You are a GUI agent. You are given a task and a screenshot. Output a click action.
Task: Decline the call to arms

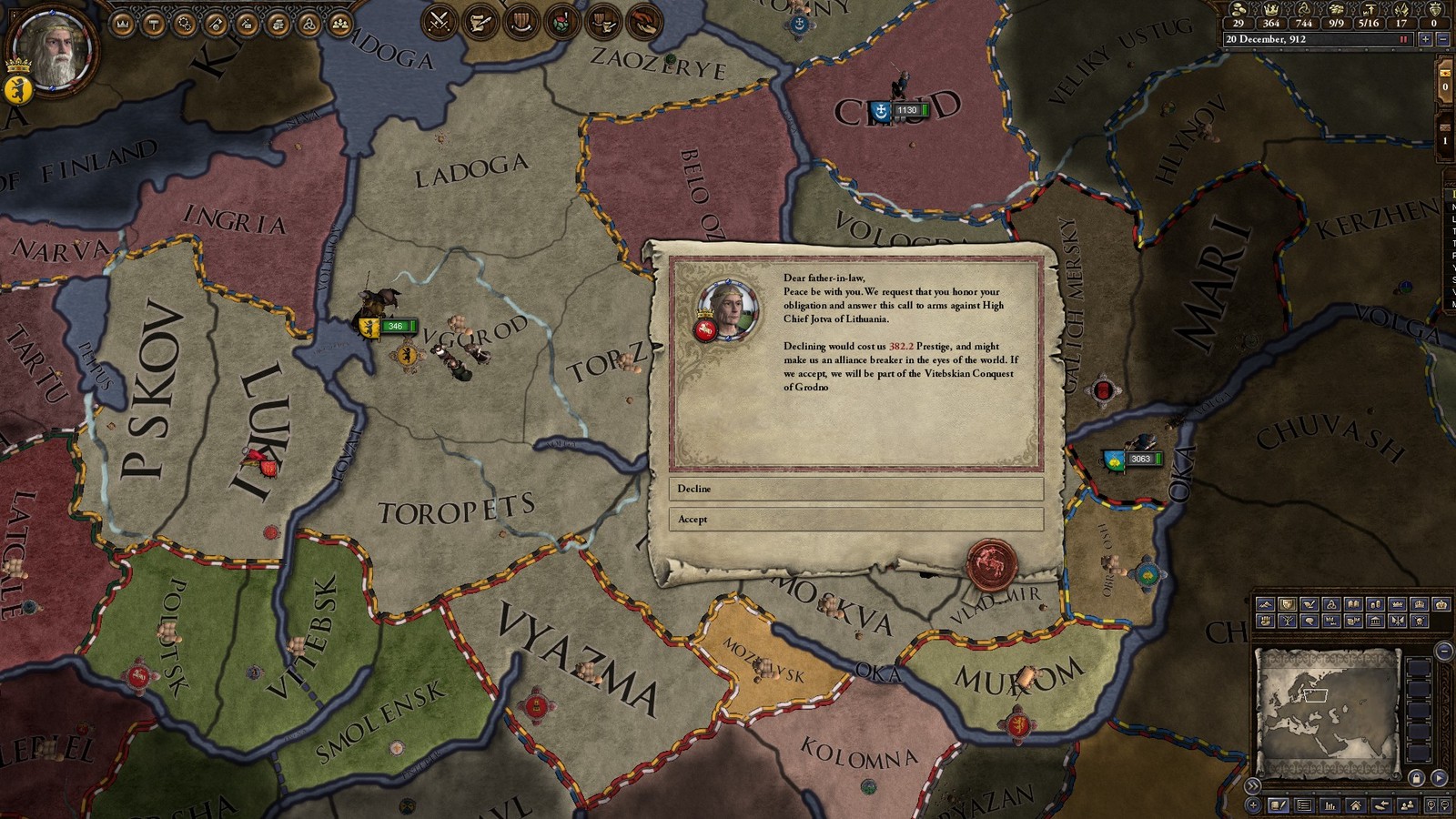[855, 489]
